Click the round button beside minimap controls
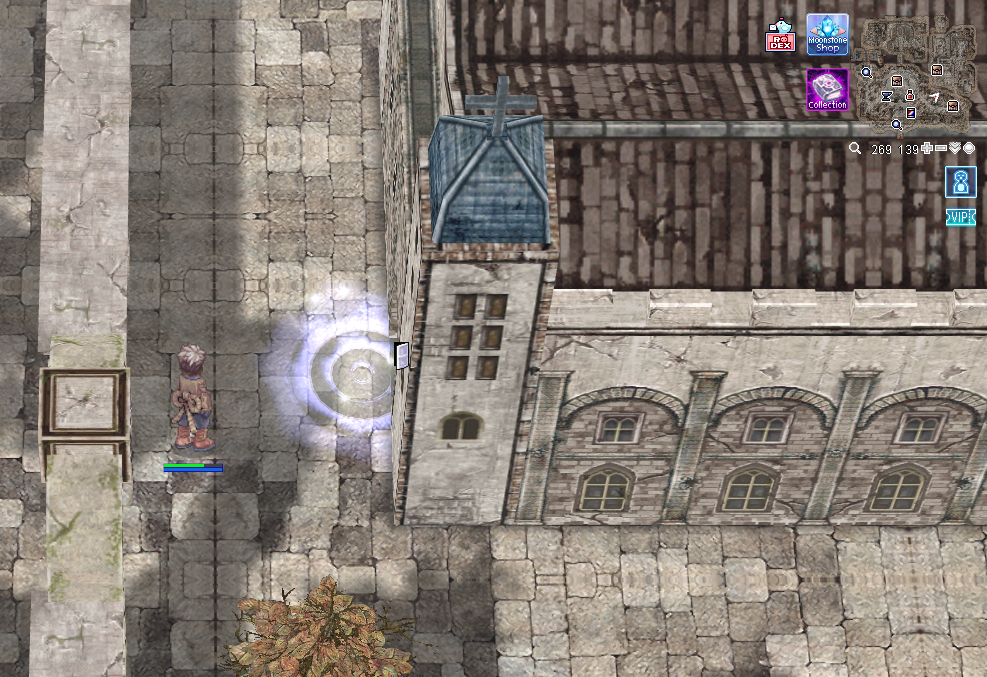The image size is (987, 677). pos(969,149)
